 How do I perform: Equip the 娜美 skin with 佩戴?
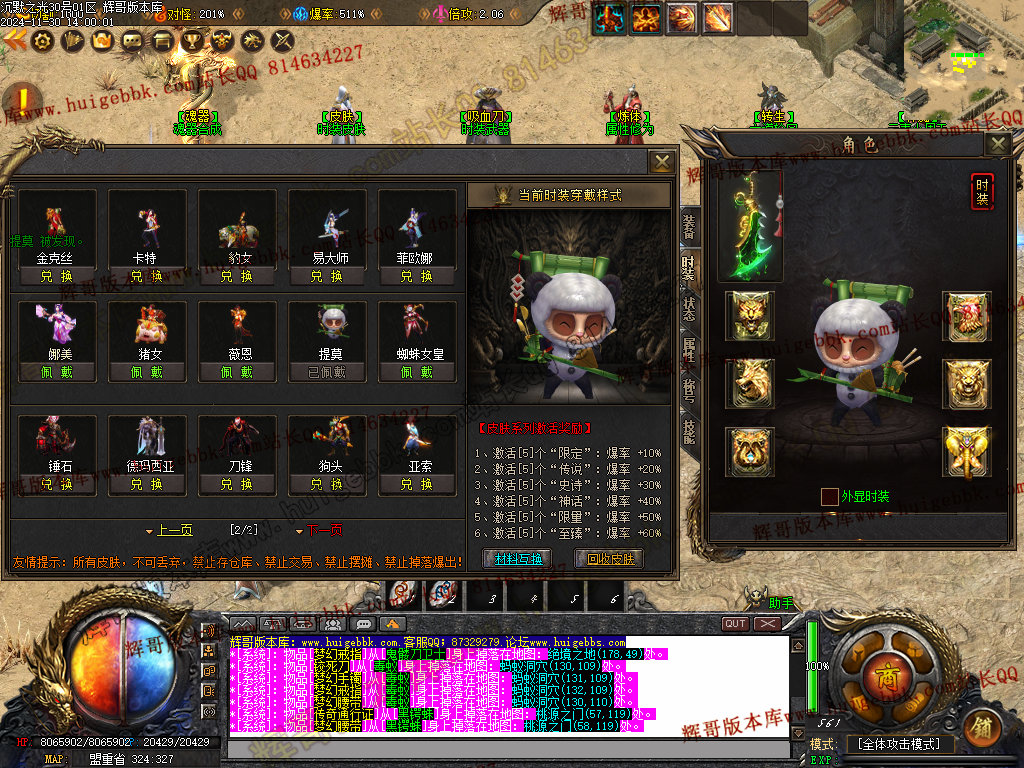click(x=57, y=372)
